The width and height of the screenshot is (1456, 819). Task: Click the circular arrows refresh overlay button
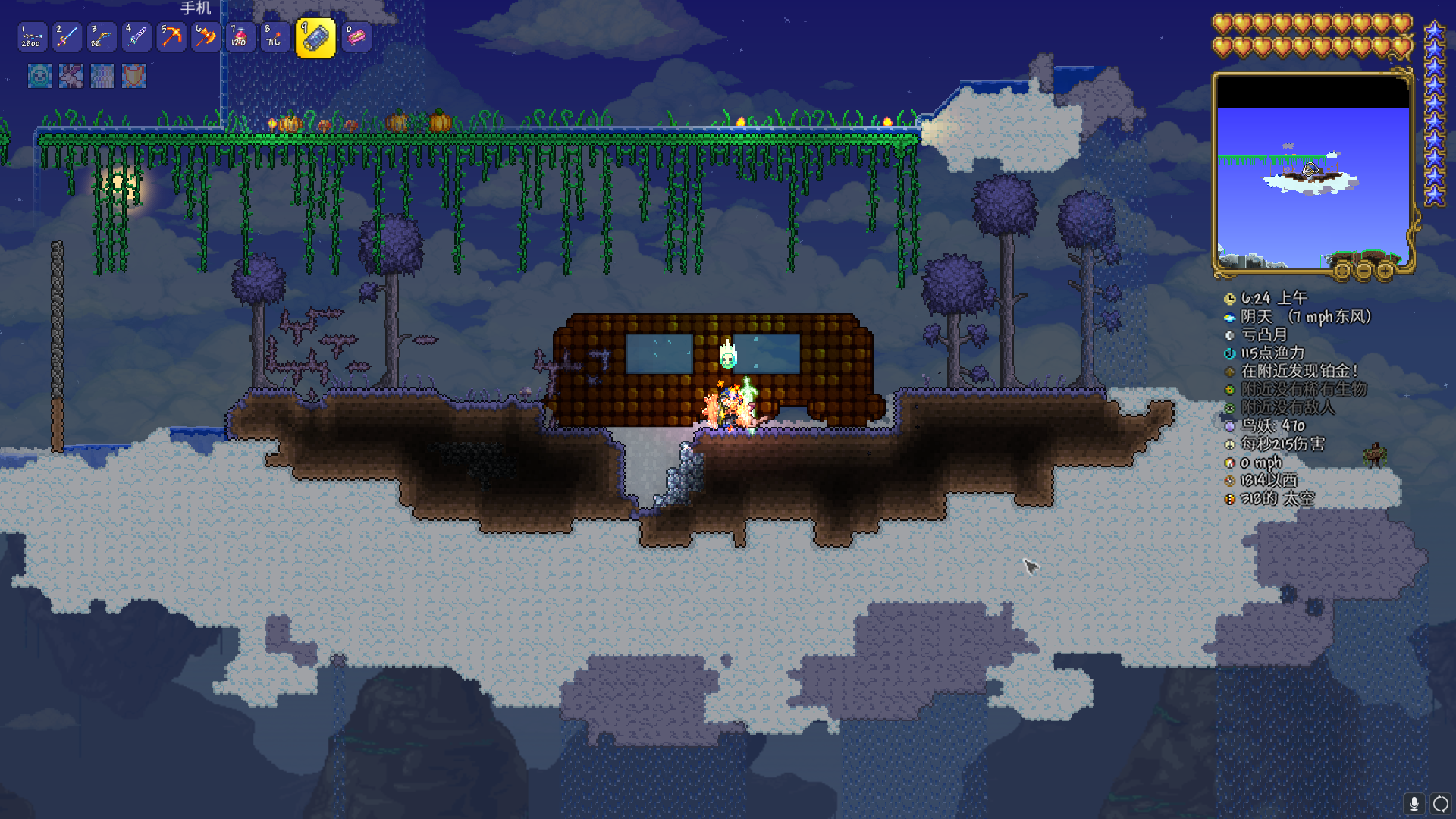1440,803
